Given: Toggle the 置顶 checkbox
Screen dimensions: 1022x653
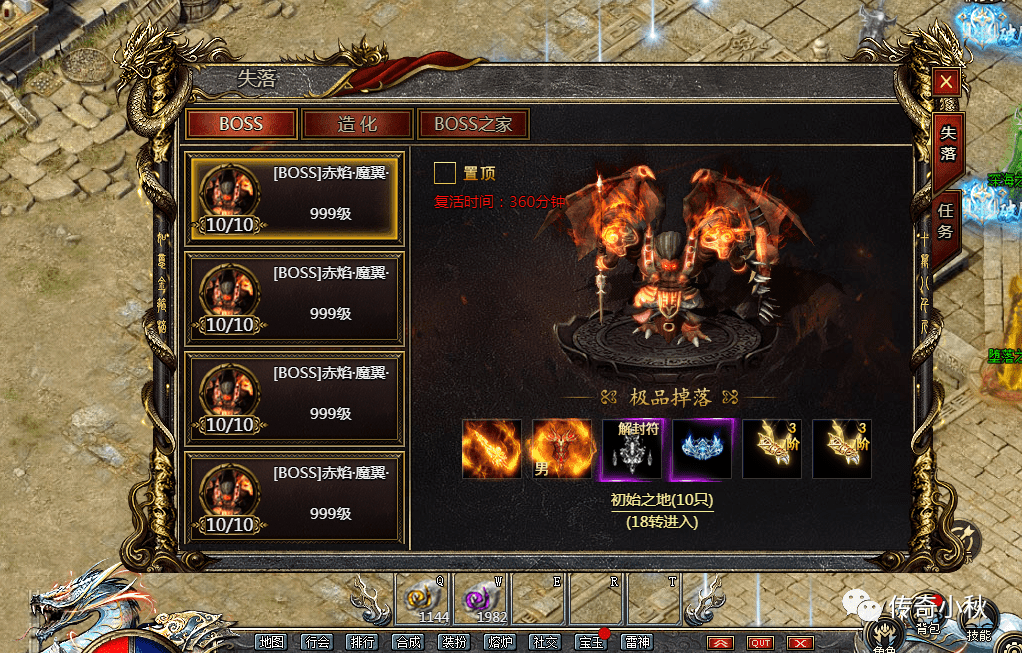Looking at the screenshot, I should coord(445,174).
